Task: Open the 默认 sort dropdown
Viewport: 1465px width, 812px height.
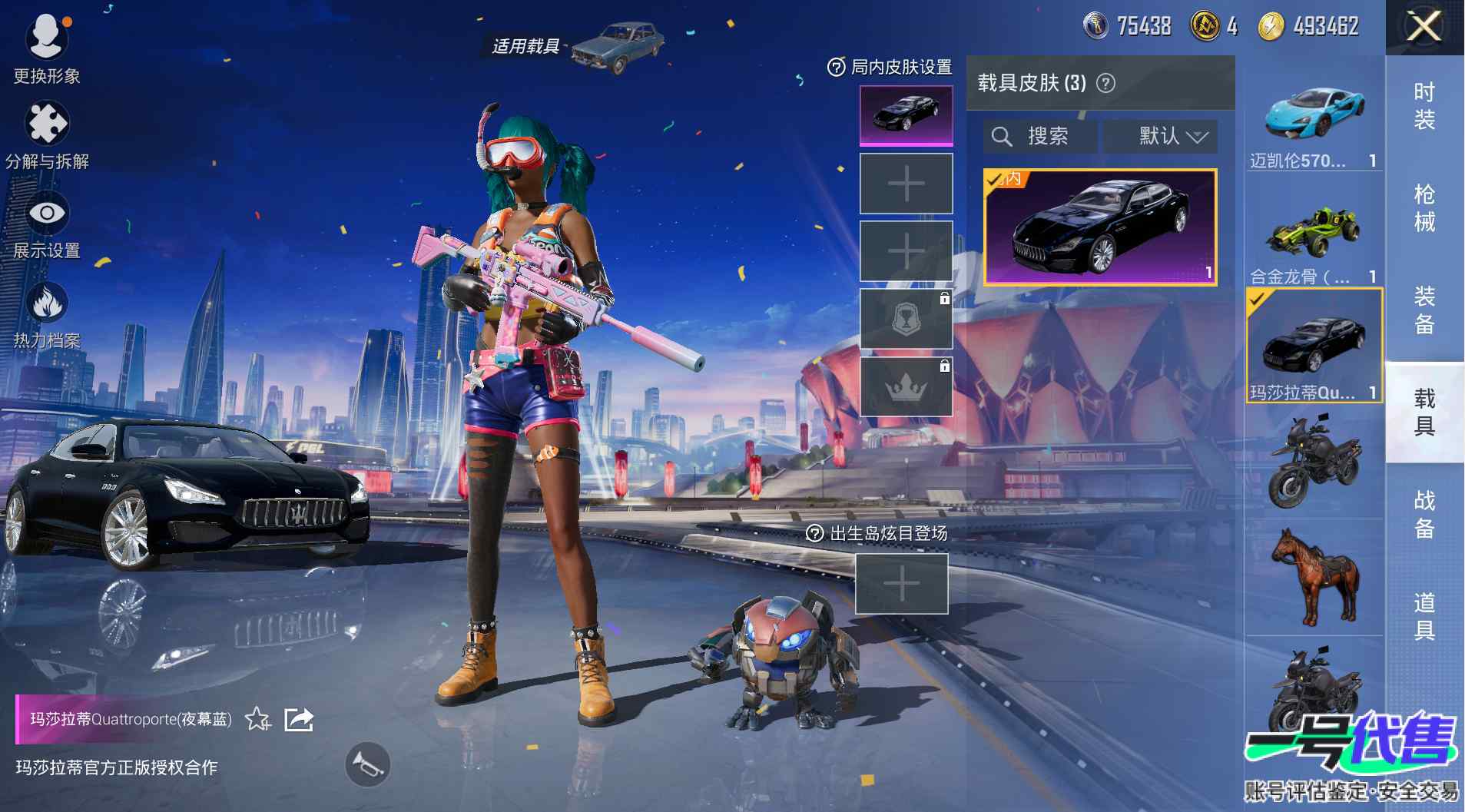Action: 1160,137
